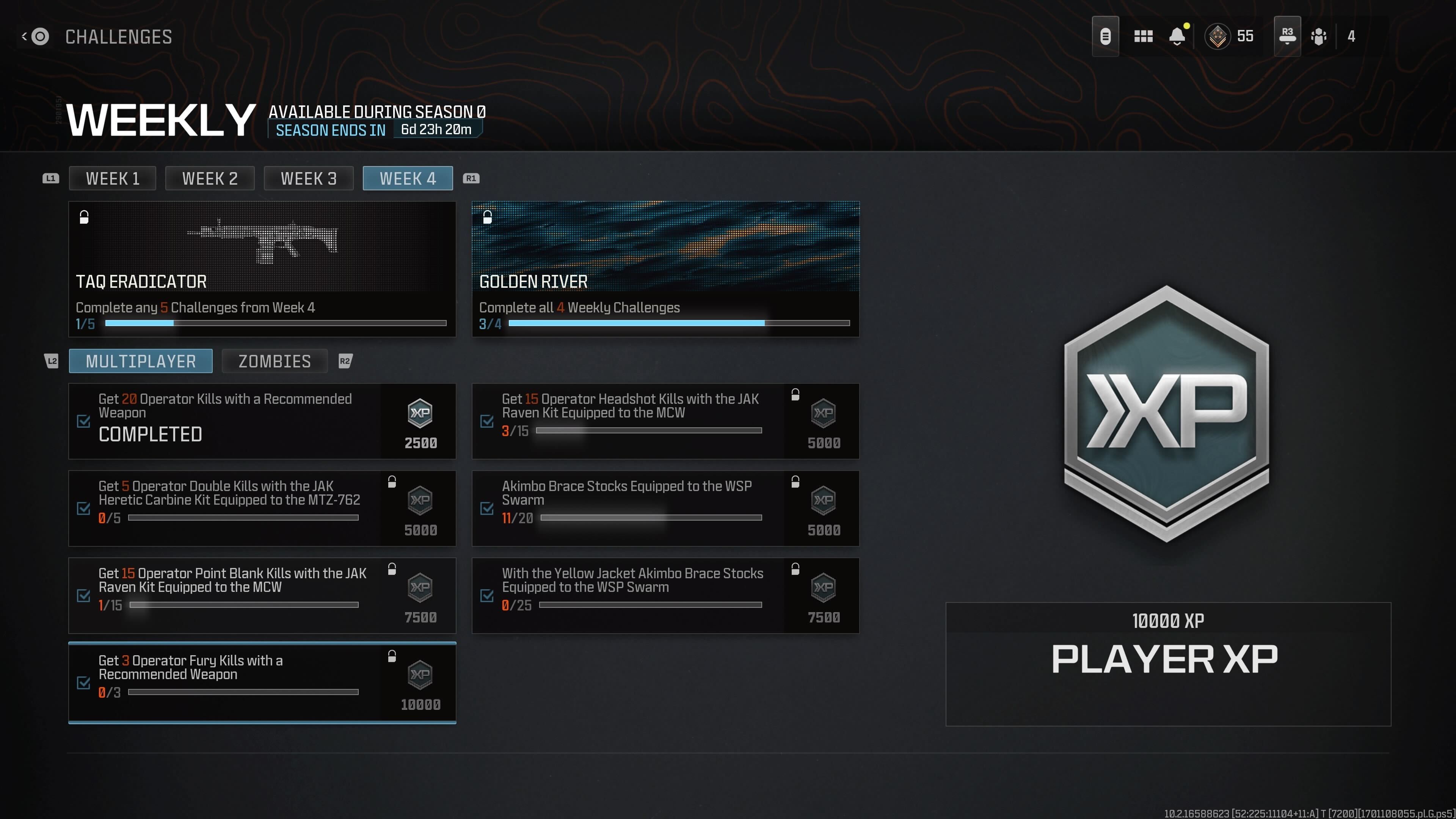Select the lock icon on TAQ Eradicator reward

tap(84, 217)
